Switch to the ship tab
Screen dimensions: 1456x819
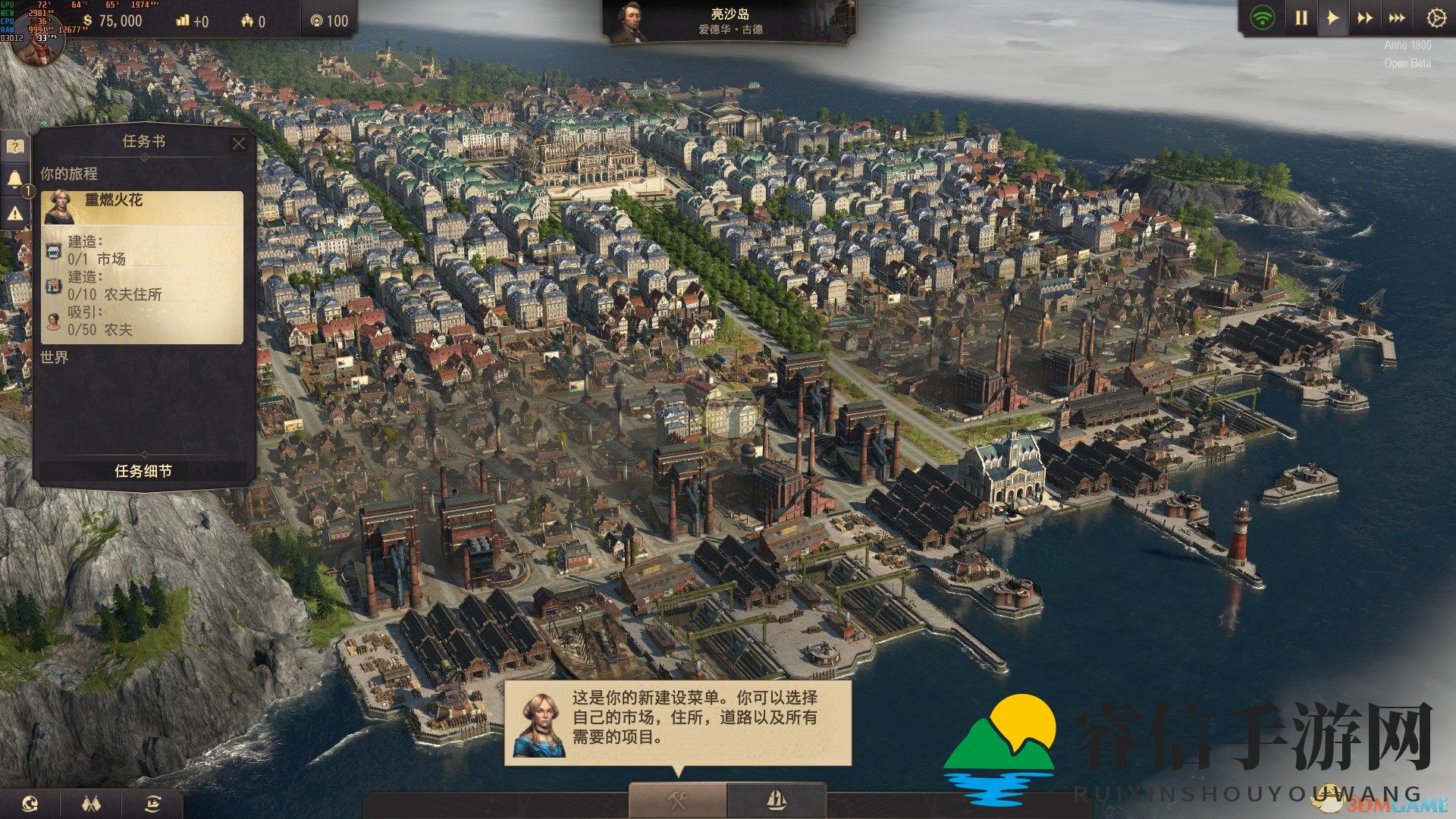pos(776,800)
